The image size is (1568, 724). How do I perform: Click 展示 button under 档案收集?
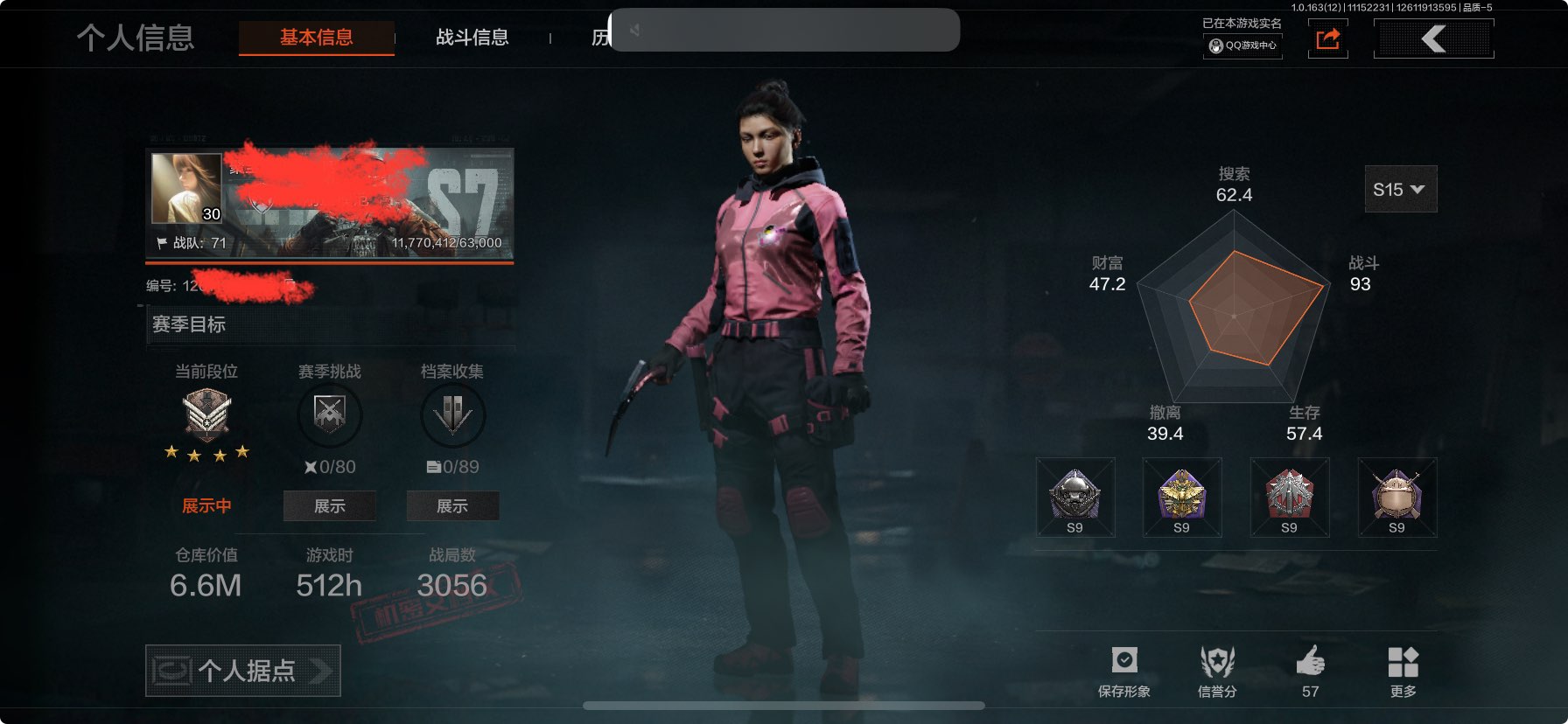pyautogui.click(x=452, y=506)
